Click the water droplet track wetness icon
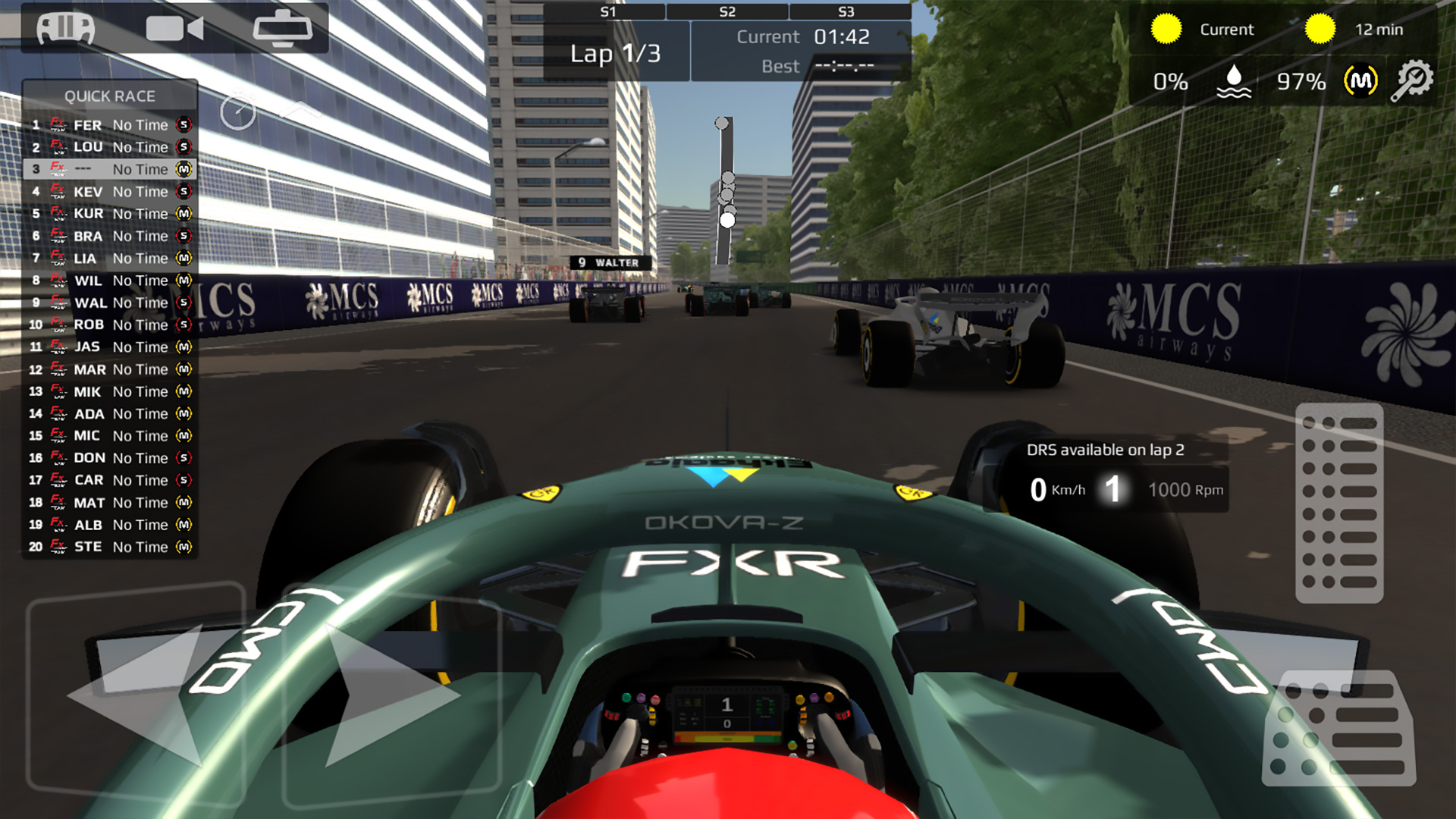This screenshot has width=1456, height=819. 1235,82
